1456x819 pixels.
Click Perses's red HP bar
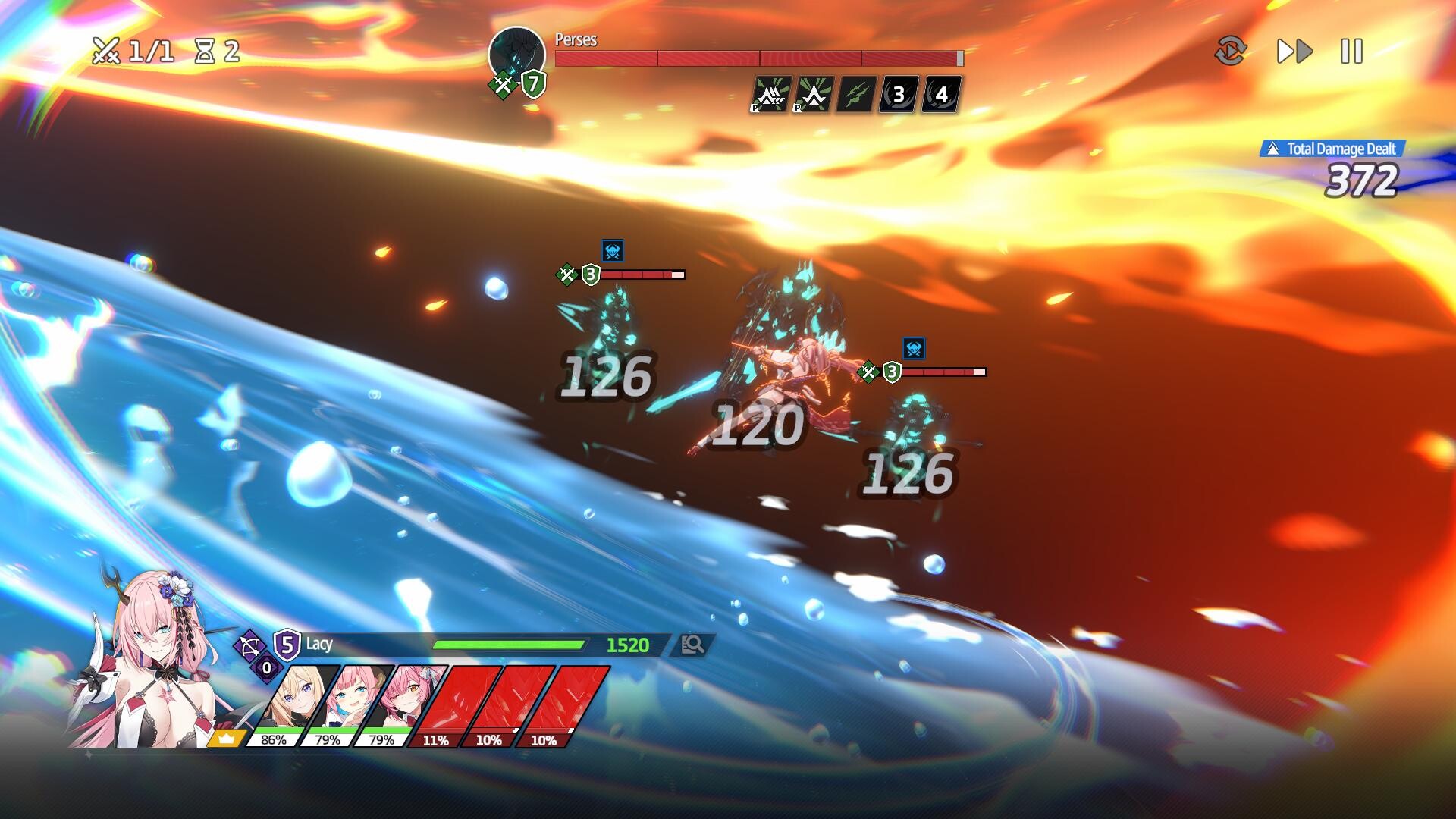(x=758, y=56)
